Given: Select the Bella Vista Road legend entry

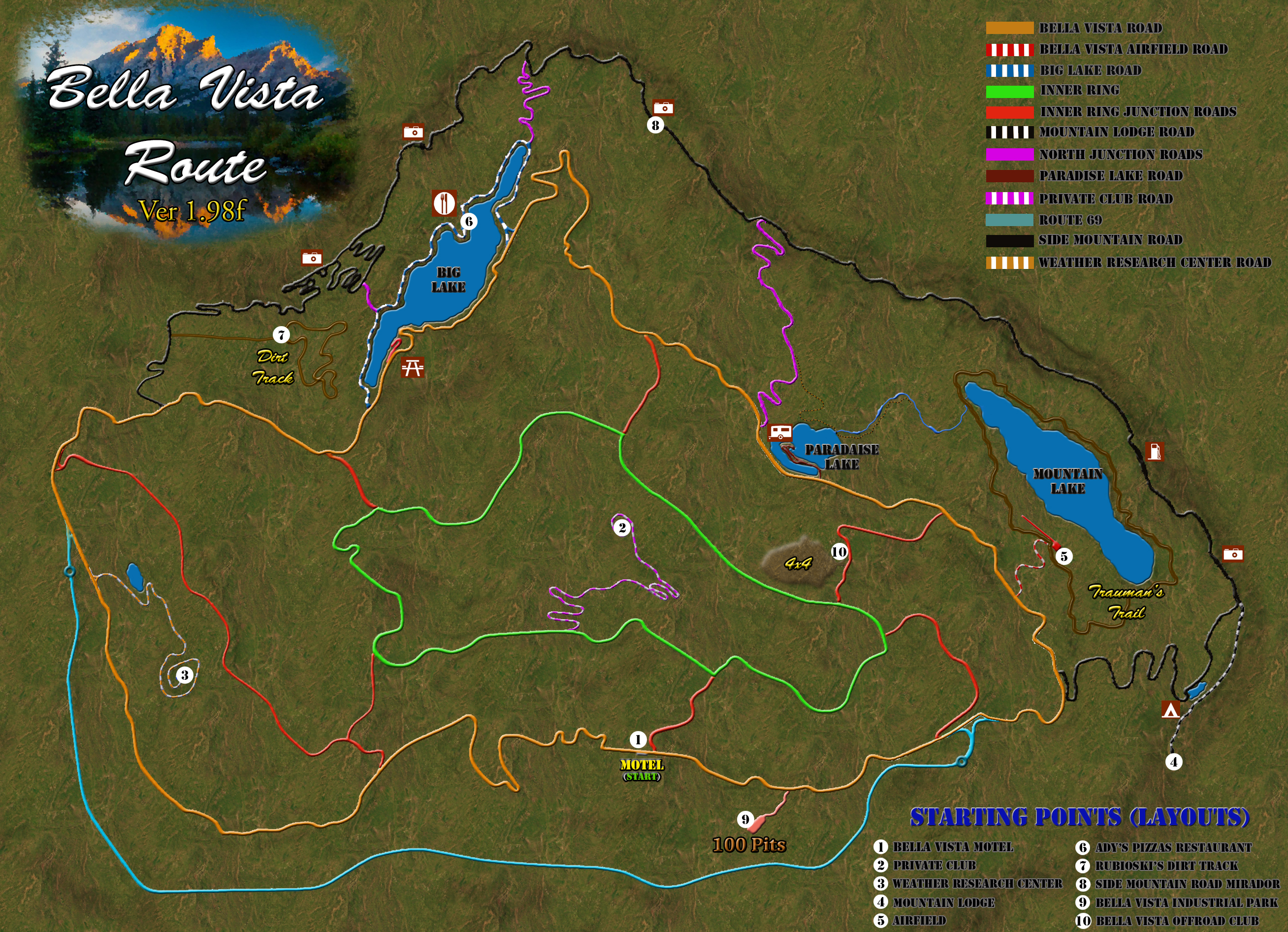Looking at the screenshot, I should tap(1100, 28).
